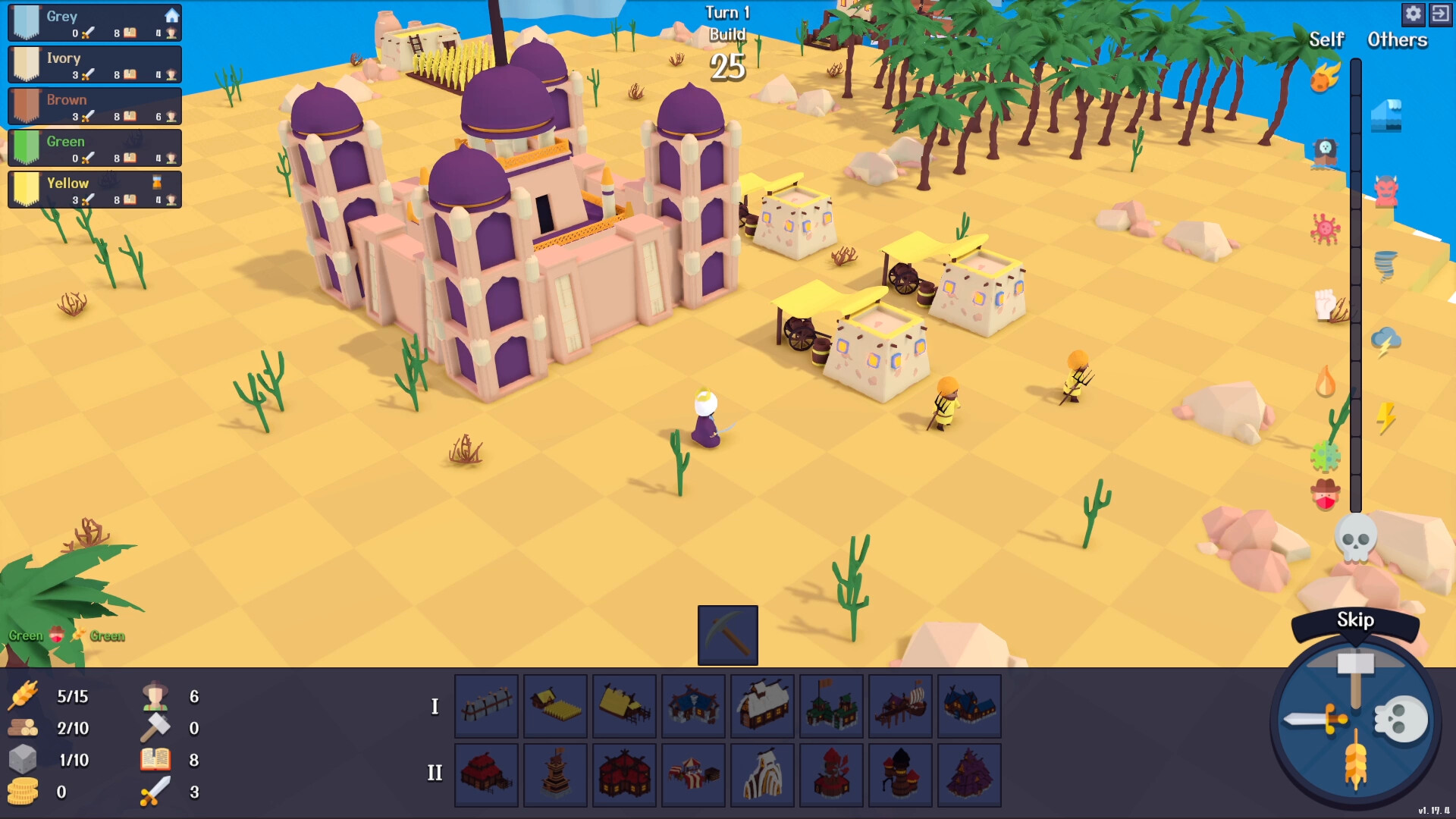
Task: Expand the Yellow player panel
Action: 93,188
